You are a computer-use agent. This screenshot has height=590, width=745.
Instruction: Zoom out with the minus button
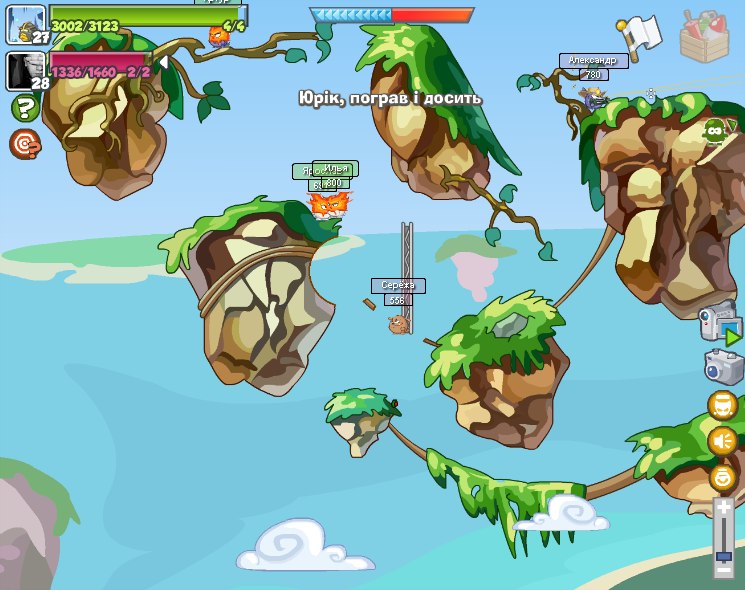(x=724, y=571)
